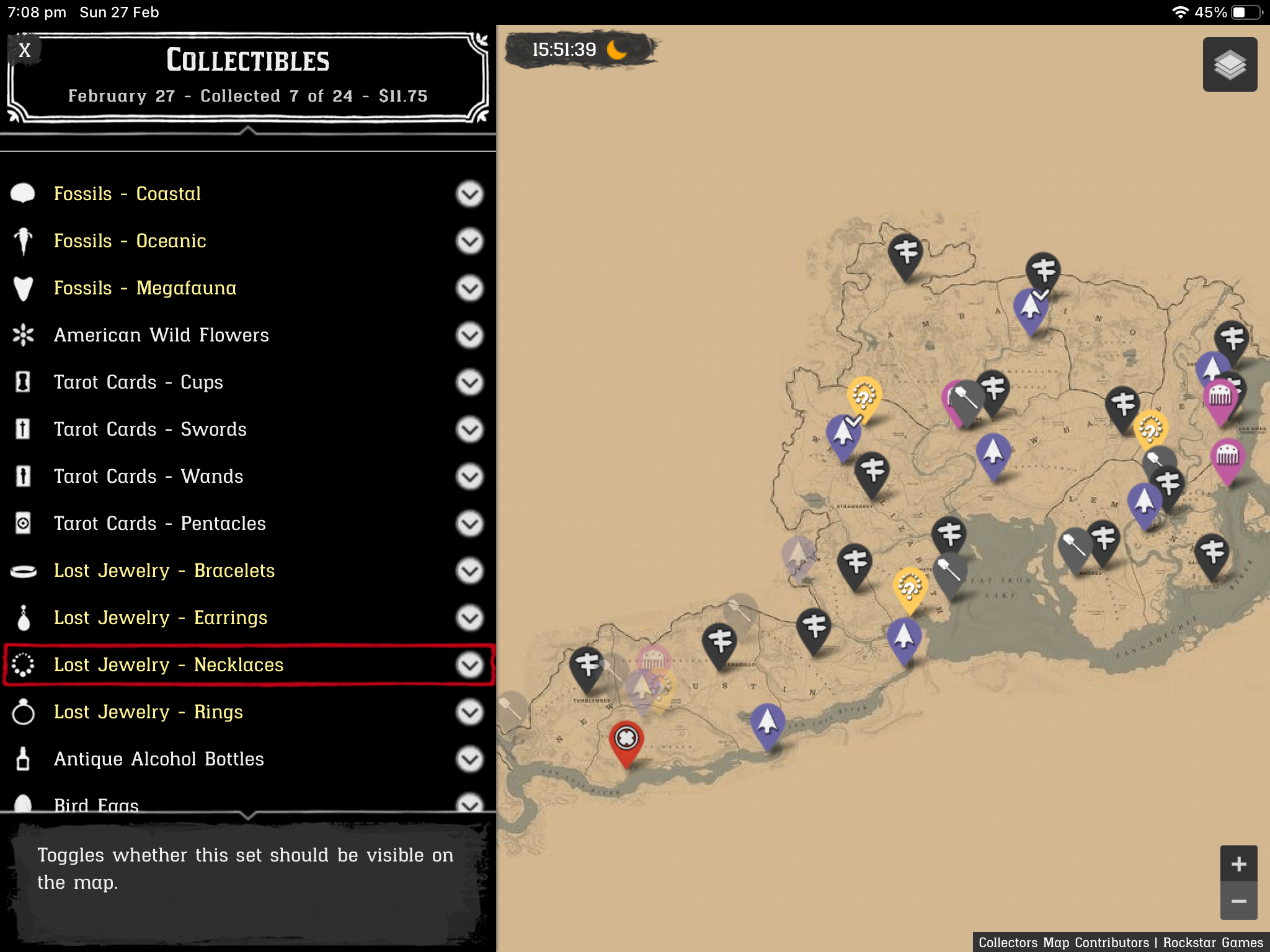This screenshot has width=1270, height=952.
Task: Toggle the Tarot Cards - Swords set
Action: click(469, 429)
